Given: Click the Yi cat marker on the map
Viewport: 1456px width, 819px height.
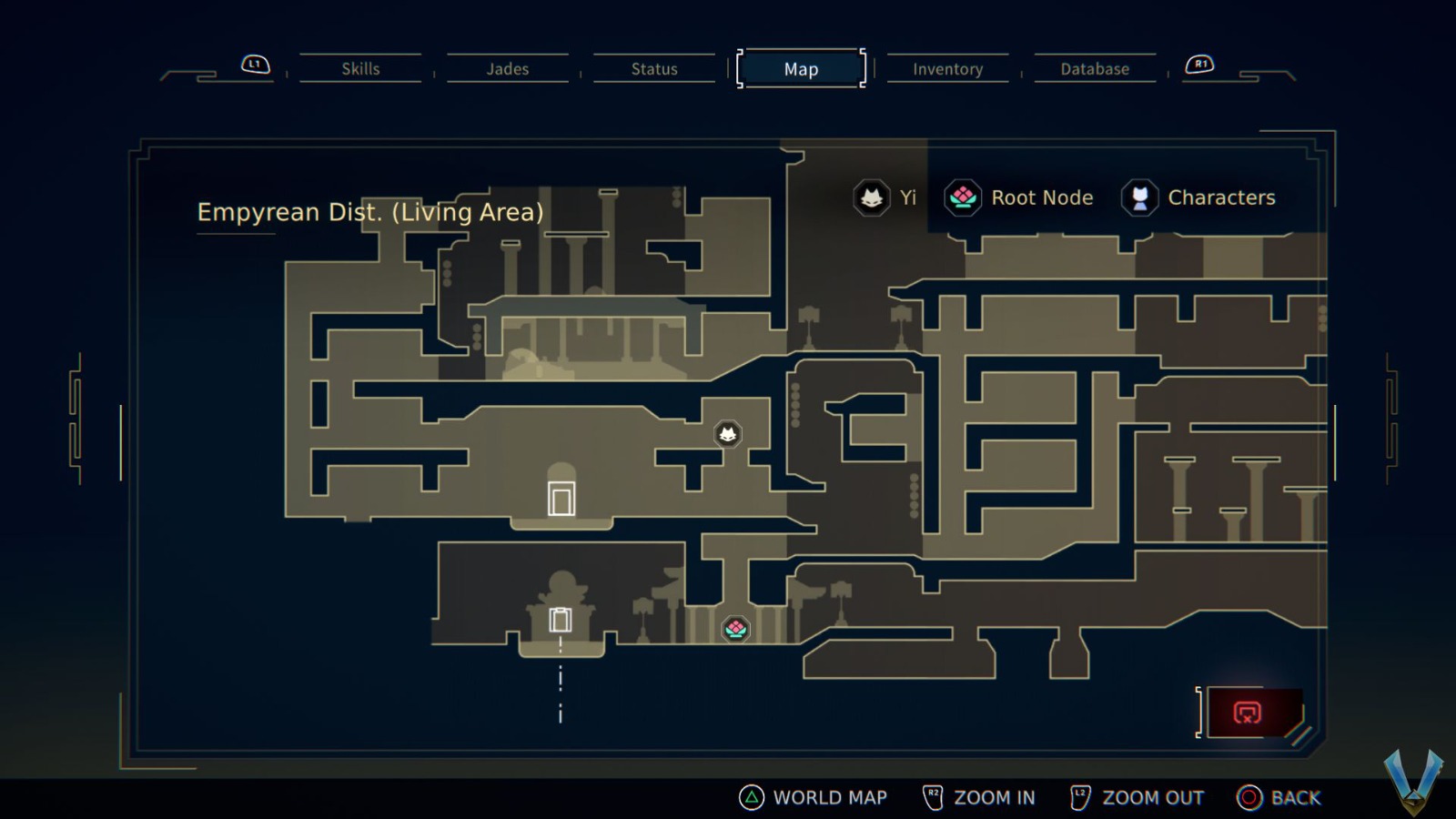Looking at the screenshot, I should pos(727,434).
